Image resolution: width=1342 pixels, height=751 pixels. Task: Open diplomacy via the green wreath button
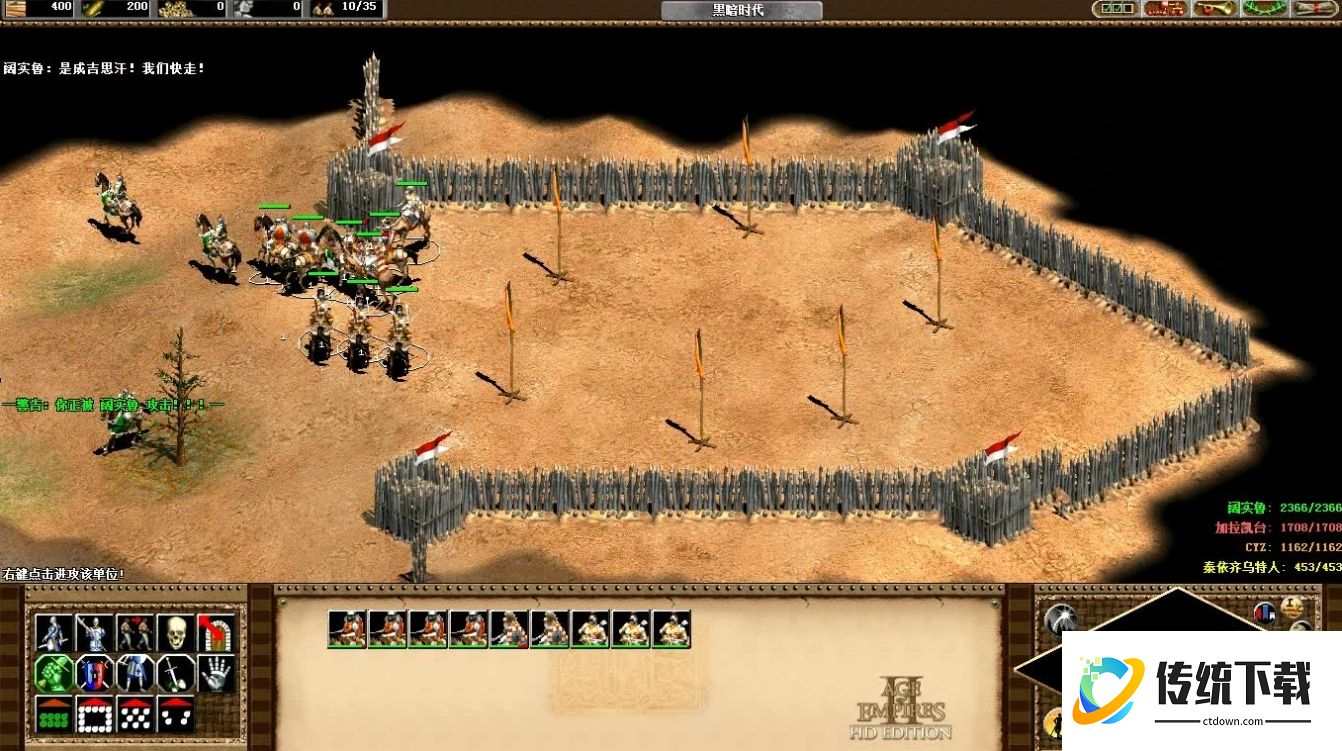[x=1265, y=9]
